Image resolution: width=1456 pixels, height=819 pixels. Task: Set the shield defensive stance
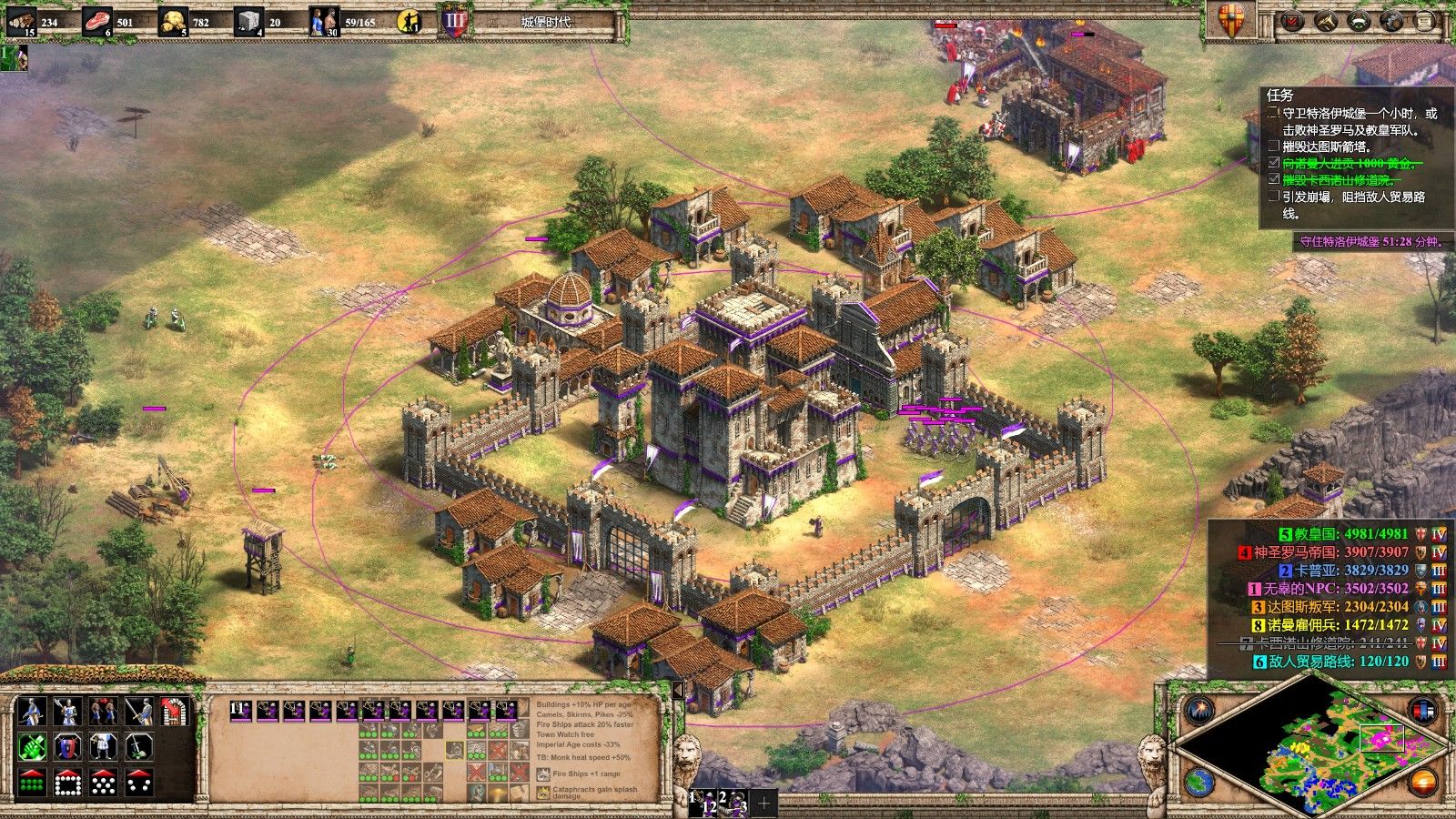(66, 747)
